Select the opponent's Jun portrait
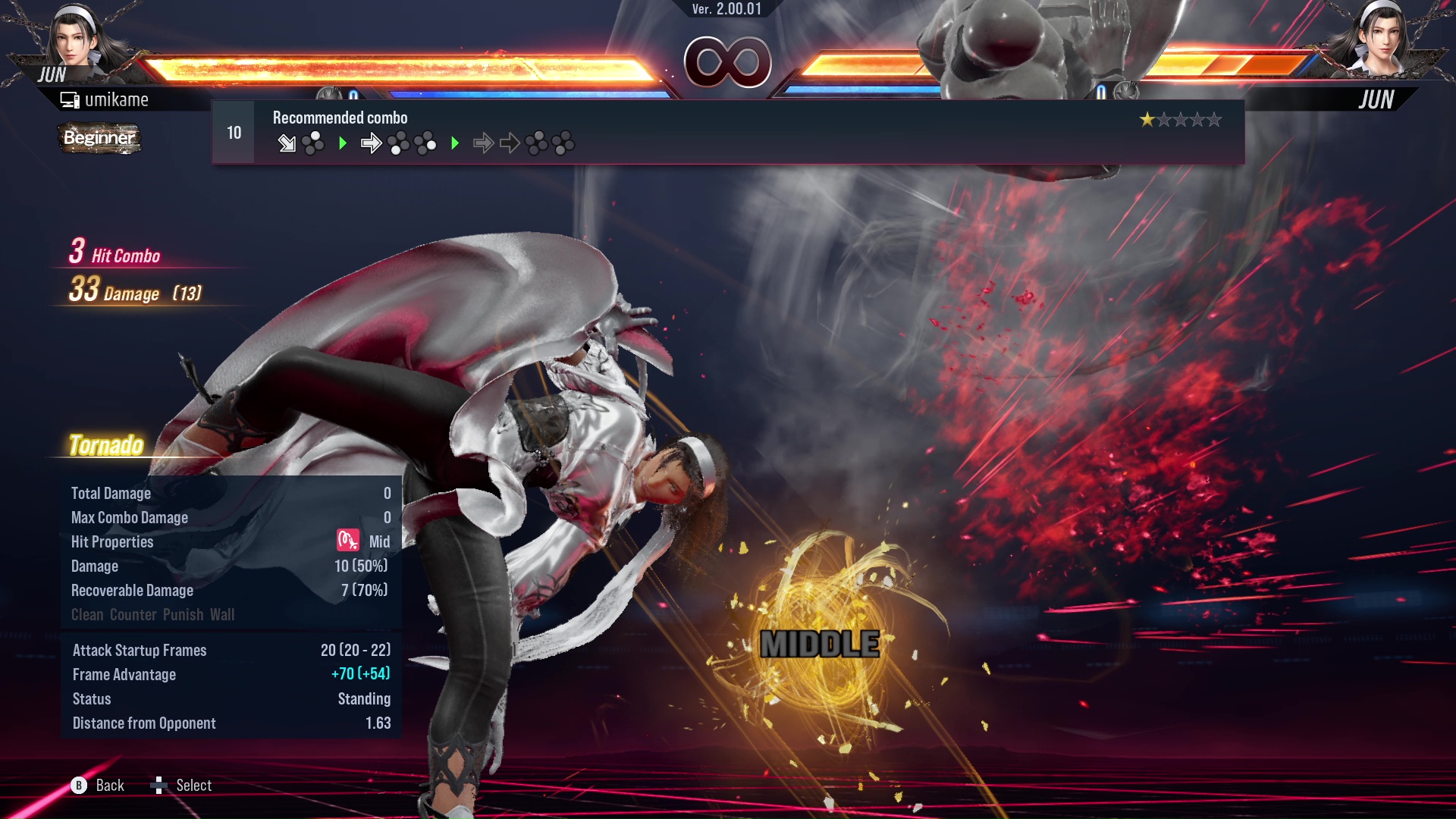Screen dimensions: 1456x819 1379,38
